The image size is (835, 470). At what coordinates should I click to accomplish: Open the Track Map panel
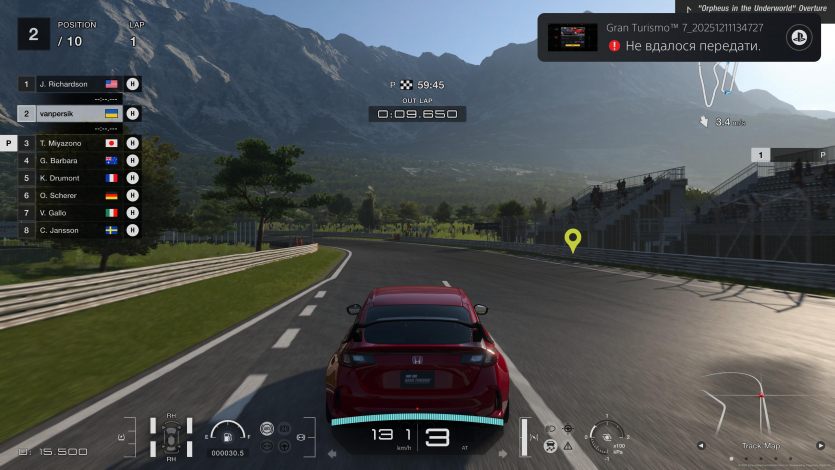pos(761,446)
